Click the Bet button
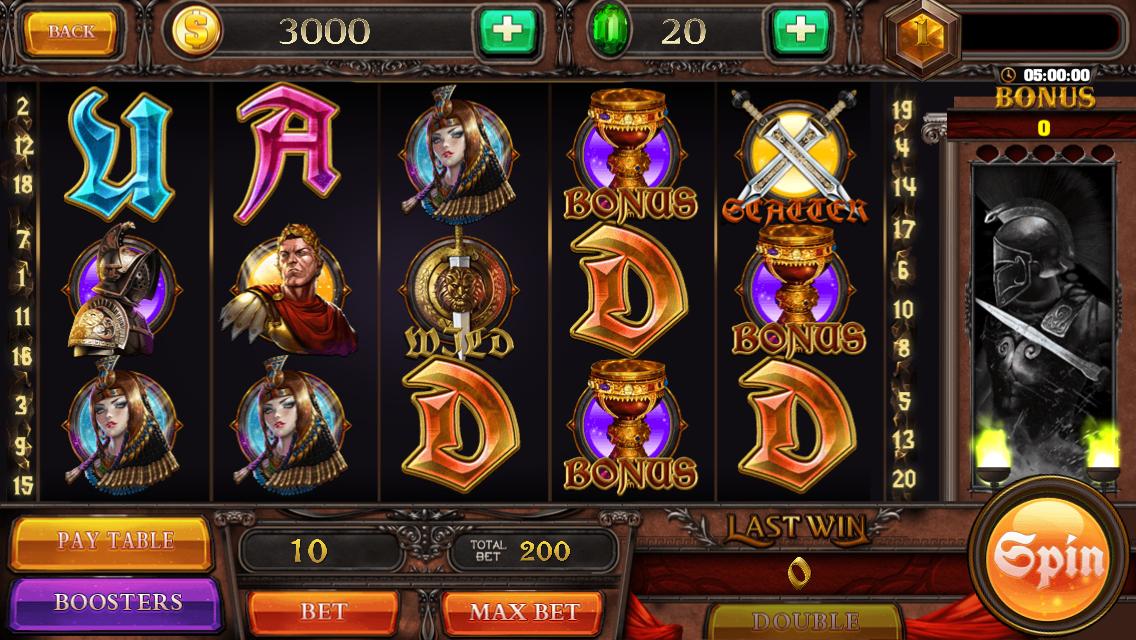The width and height of the screenshot is (1136, 640). tap(322, 610)
